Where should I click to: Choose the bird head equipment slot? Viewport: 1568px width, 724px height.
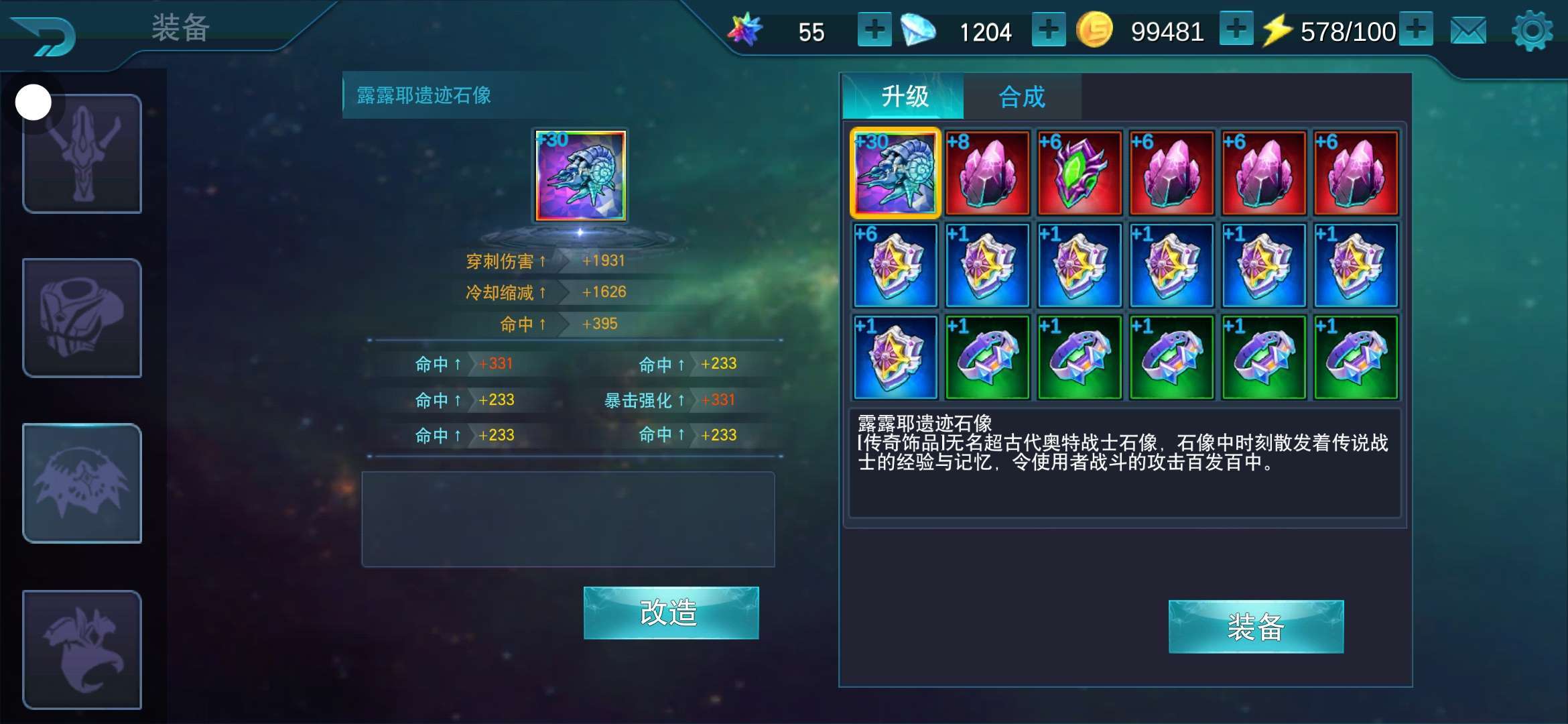[82, 649]
